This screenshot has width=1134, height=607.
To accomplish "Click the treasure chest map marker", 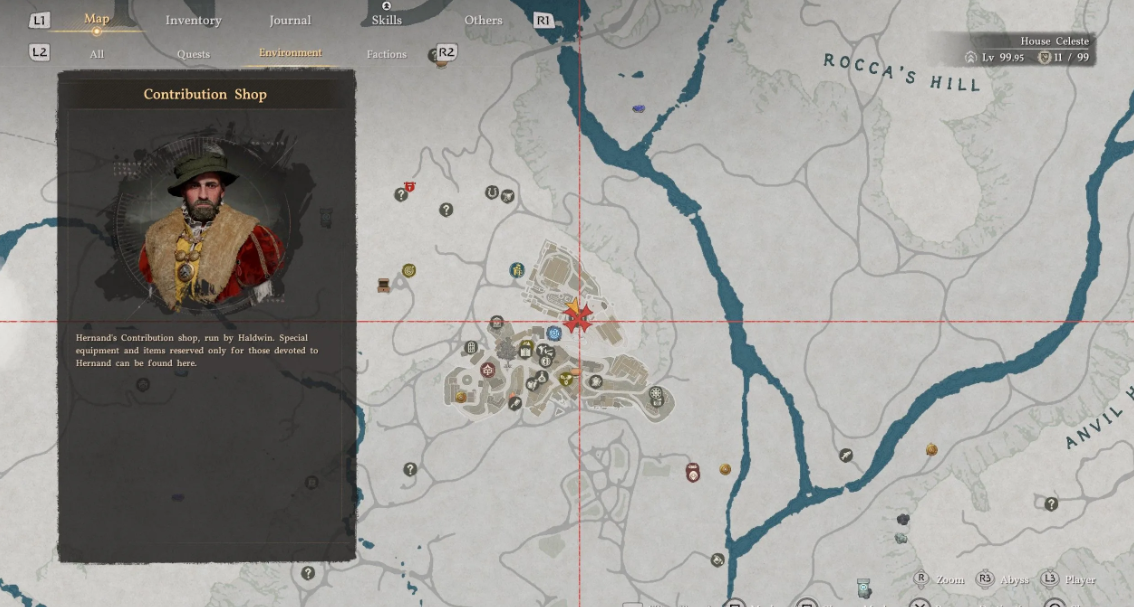I will click(x=384, y=285).
